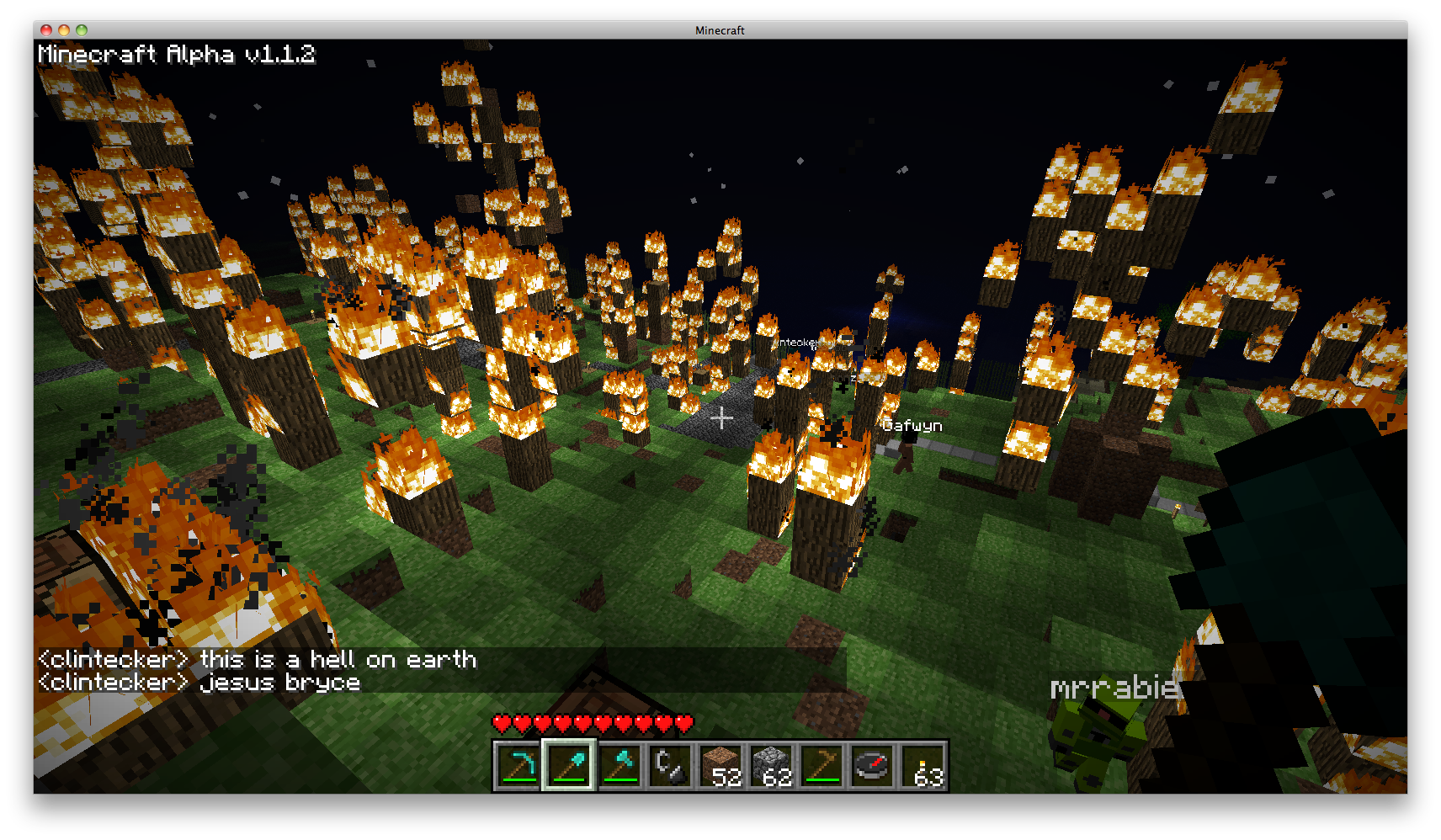Select the diamond pickaxe hotbar slot
The height and width of the screenshot is (840, 1441).
click(x=518, y=766)
